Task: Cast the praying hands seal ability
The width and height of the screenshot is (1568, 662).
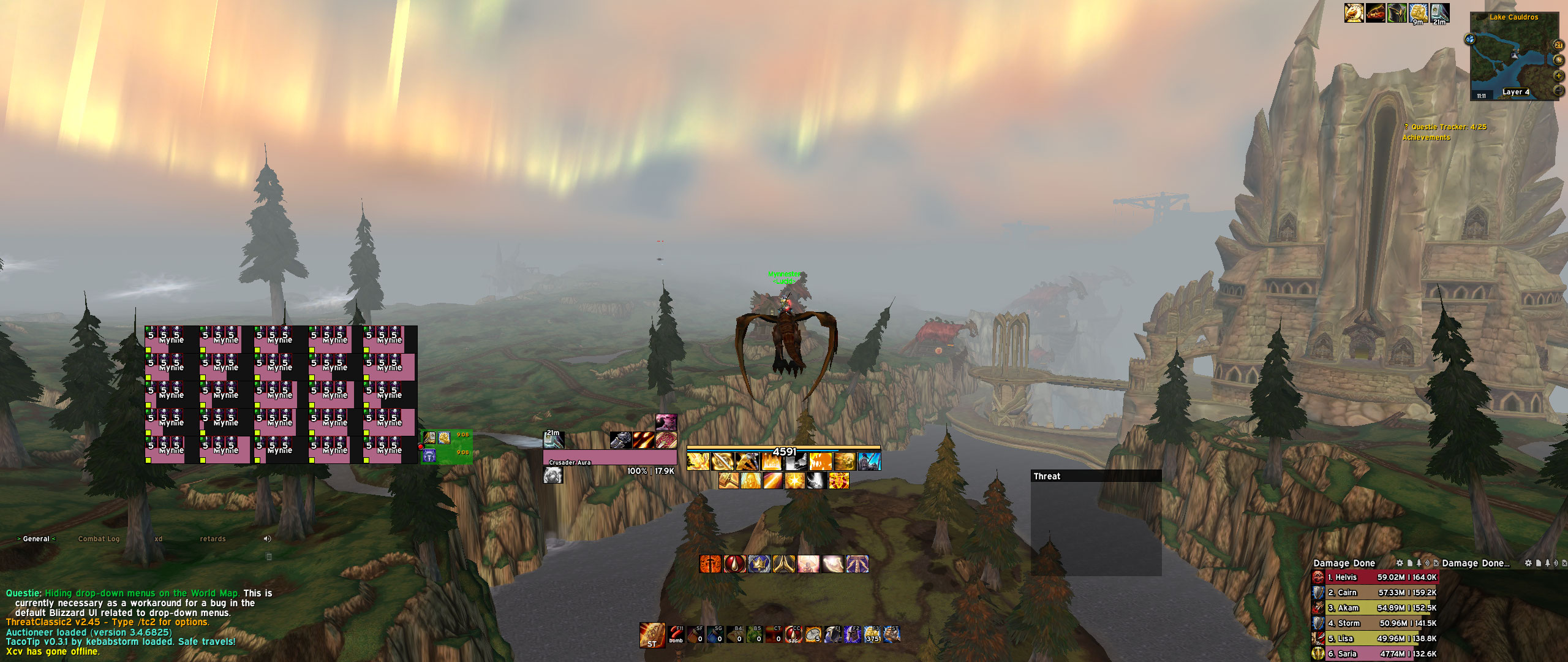Action: pos(784,564)
